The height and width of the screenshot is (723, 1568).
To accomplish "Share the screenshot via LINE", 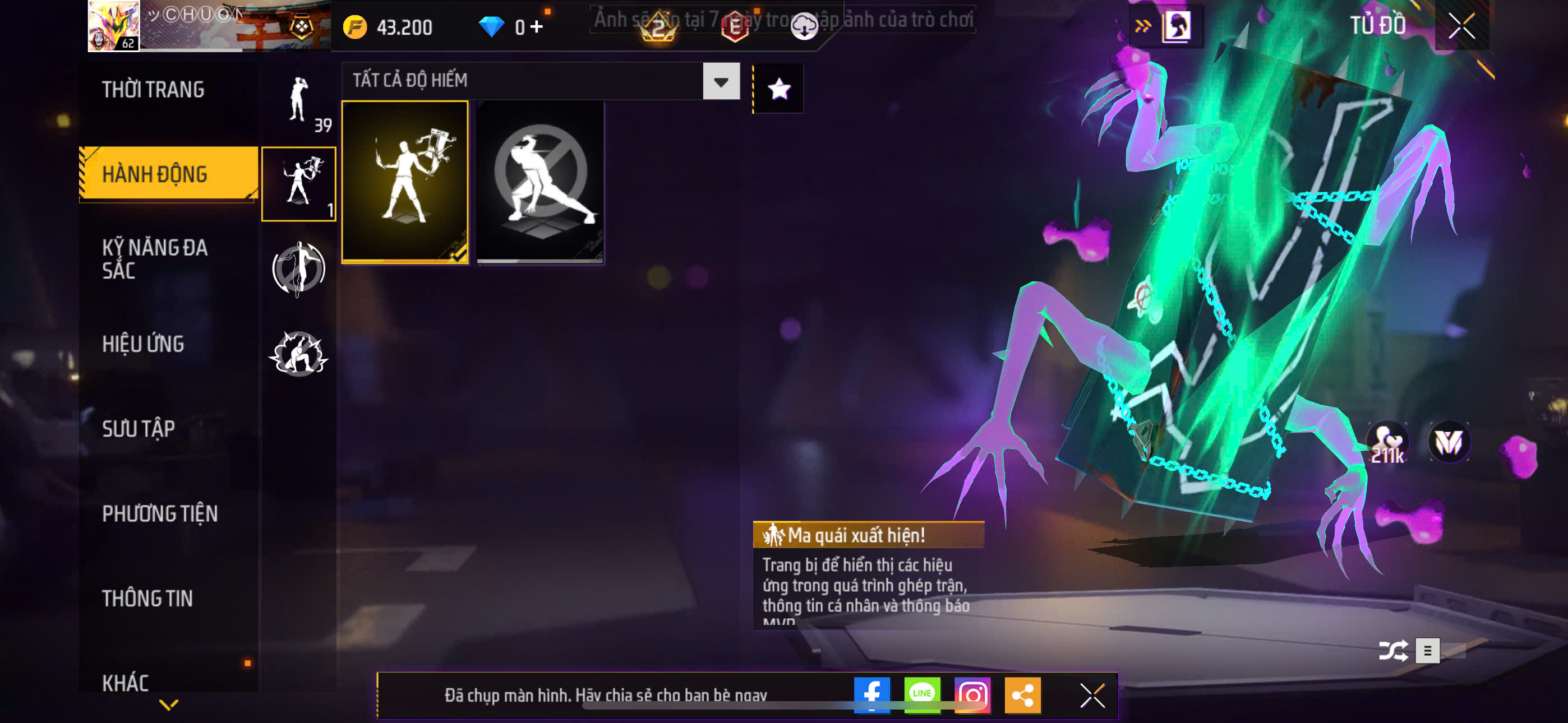I will [x=921, y=694].
